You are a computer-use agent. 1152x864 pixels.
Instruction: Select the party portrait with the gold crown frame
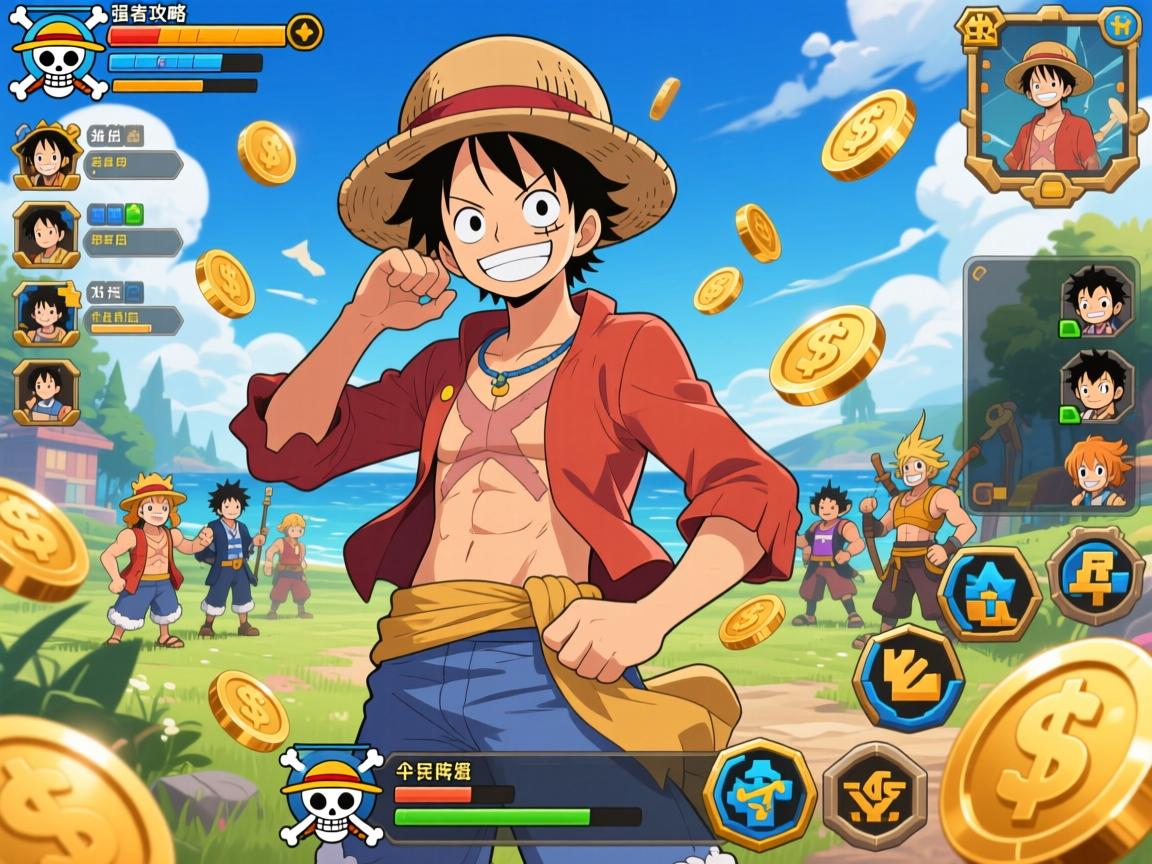(x=46, y=156)
